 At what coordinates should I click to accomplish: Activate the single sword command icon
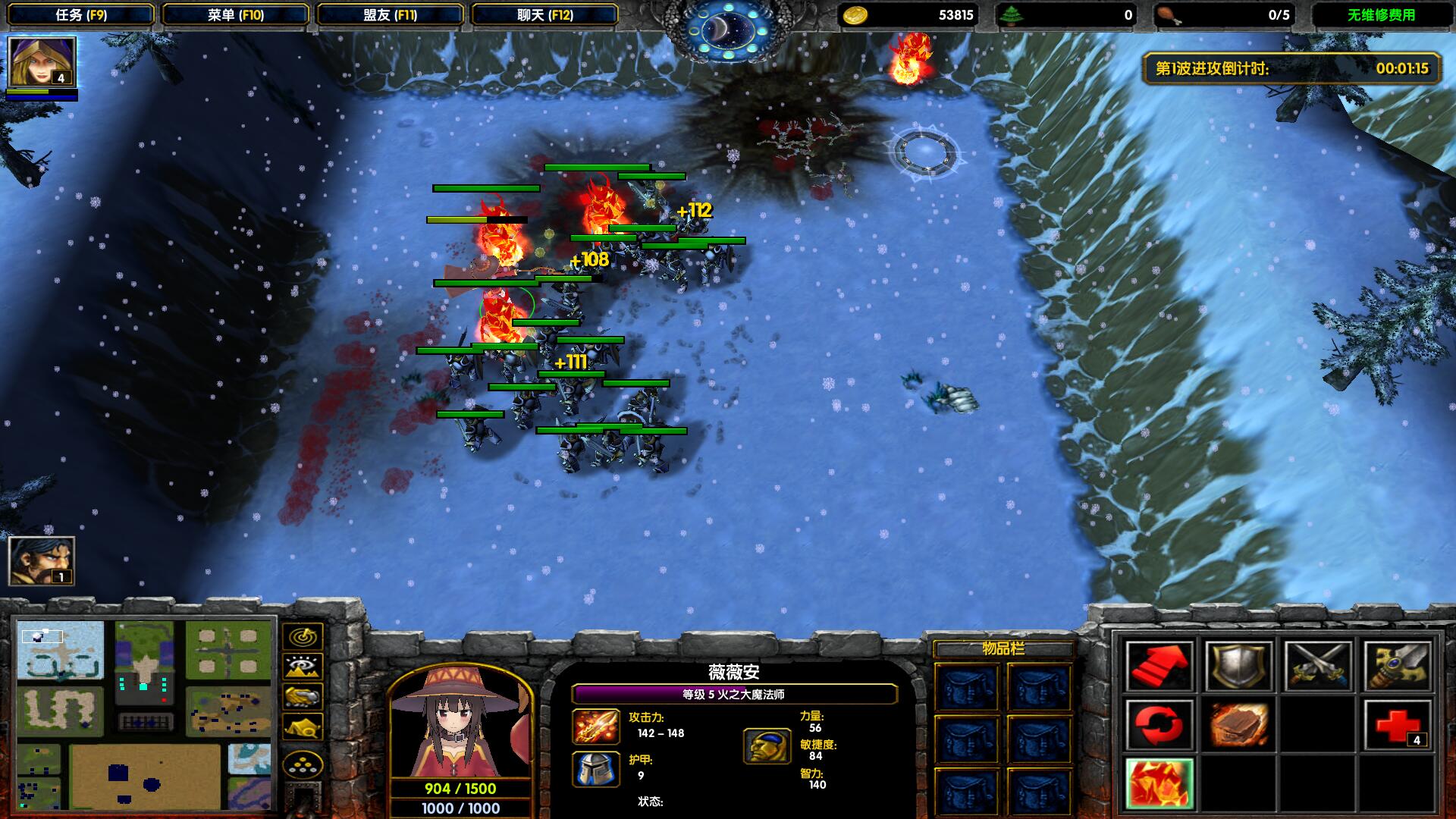(x=1398, y=667)
